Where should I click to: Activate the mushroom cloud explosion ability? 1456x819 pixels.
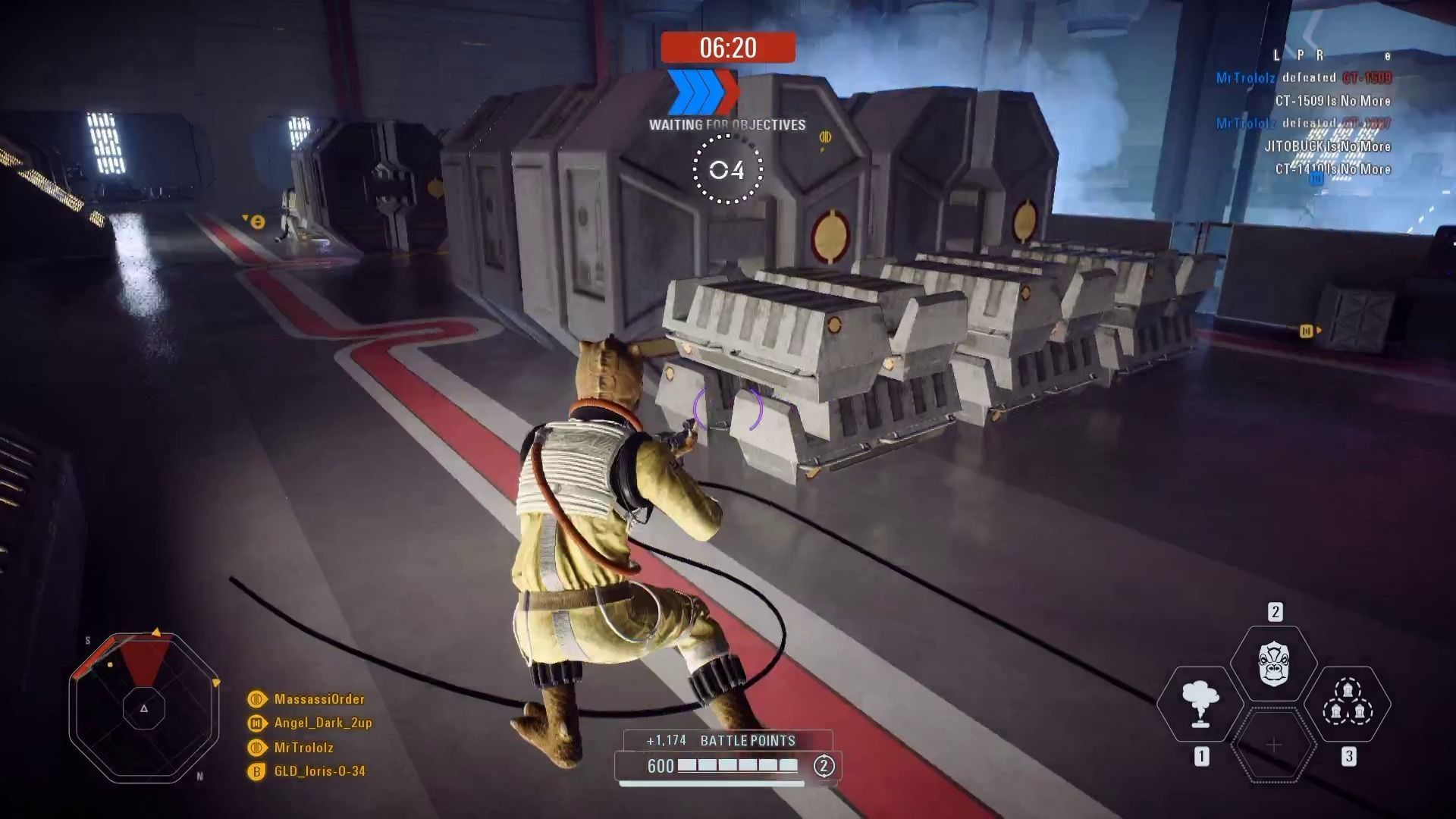click(x=1200, y=704)
